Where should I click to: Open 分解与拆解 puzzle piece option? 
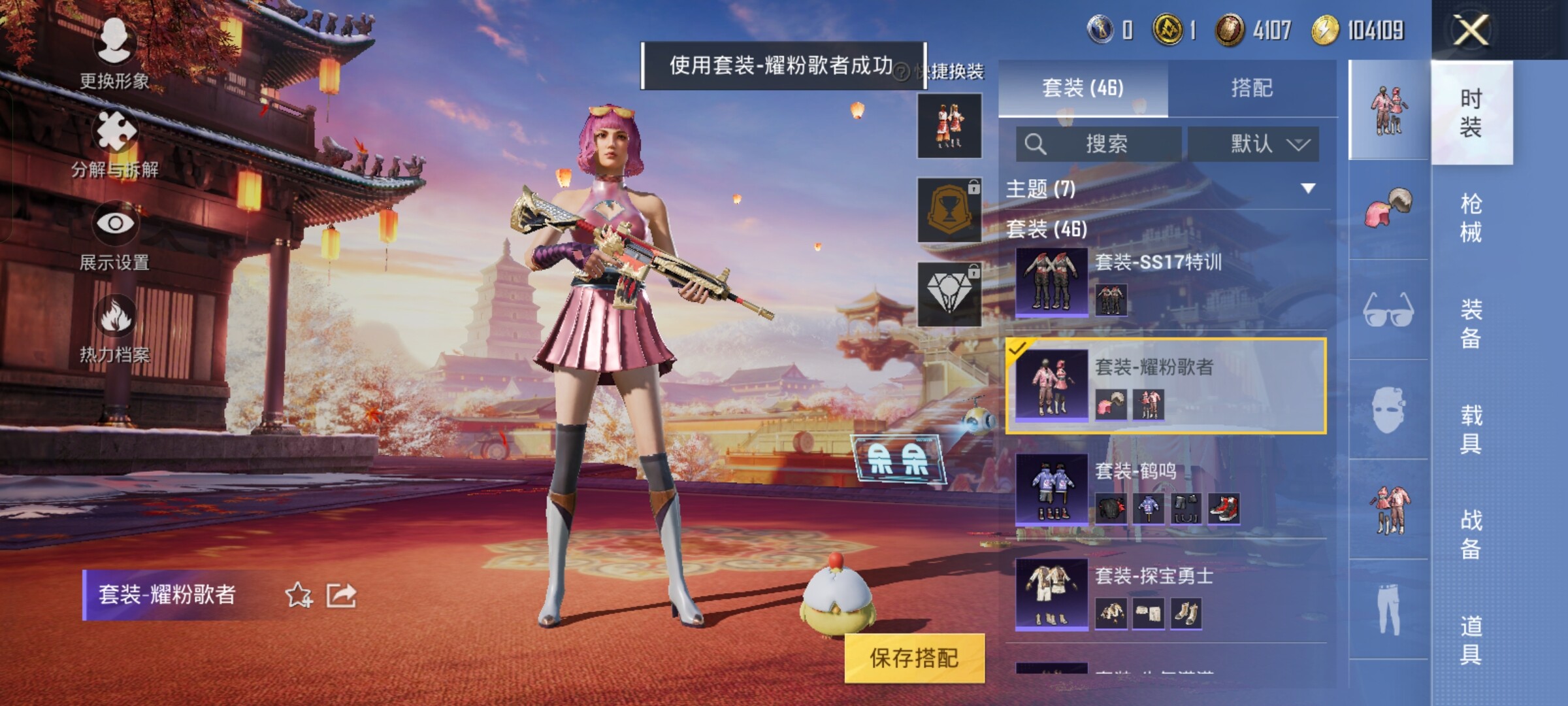tap(115, 144)
